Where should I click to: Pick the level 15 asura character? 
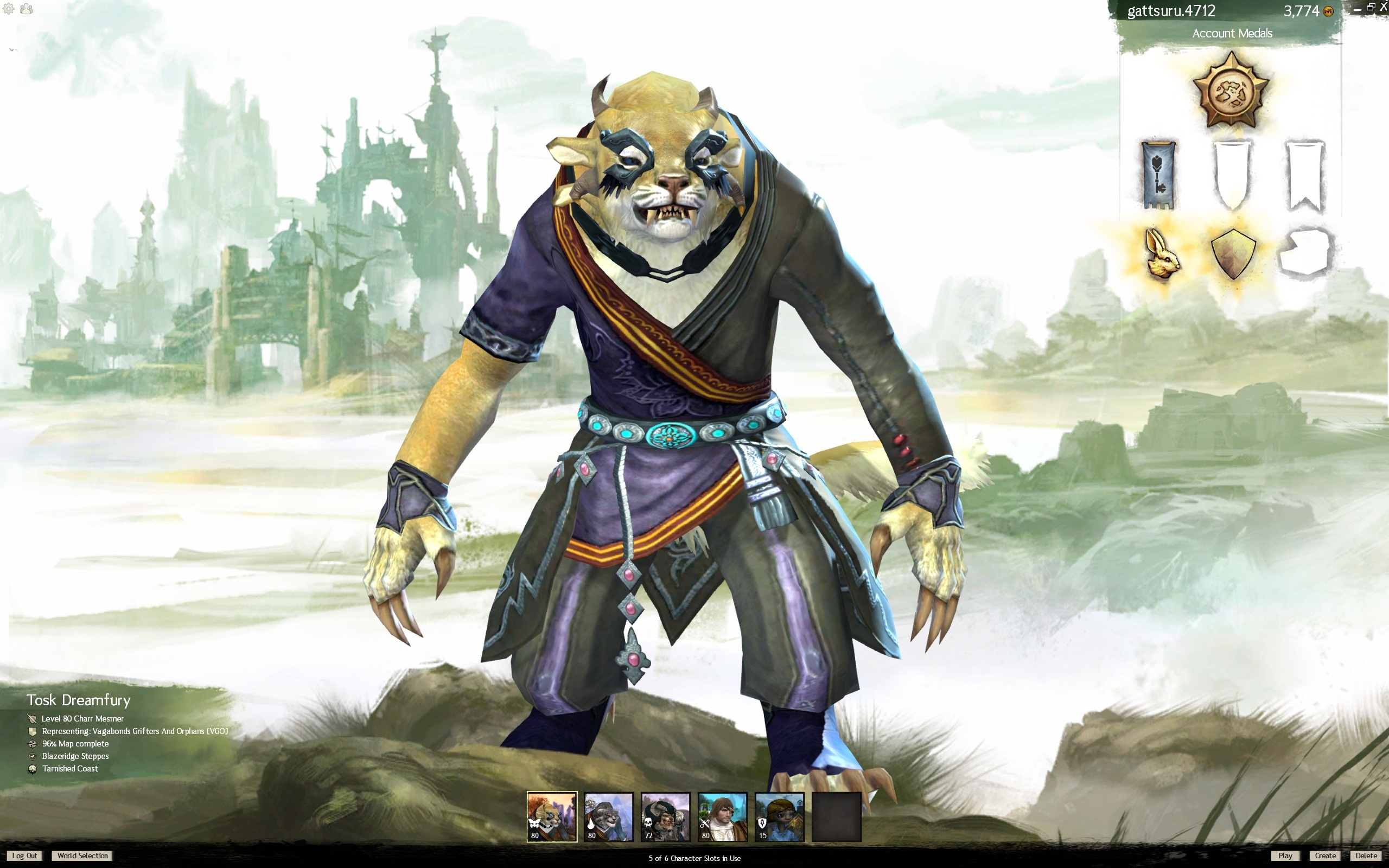(780, 816)
